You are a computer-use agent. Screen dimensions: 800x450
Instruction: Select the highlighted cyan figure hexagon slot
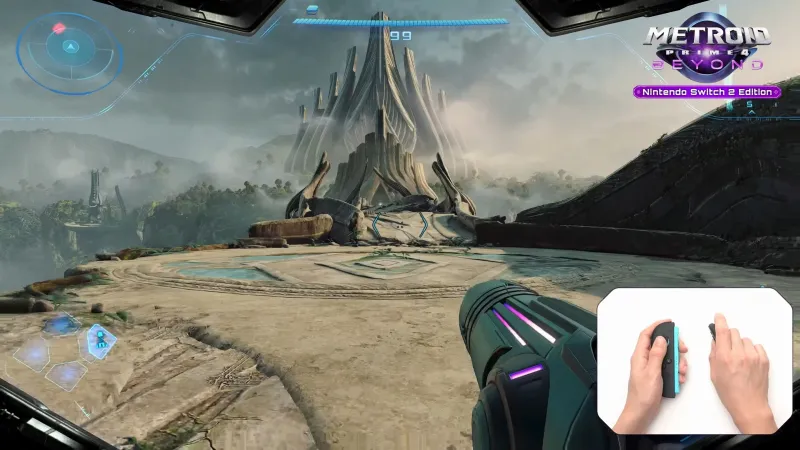click(100, 341)
